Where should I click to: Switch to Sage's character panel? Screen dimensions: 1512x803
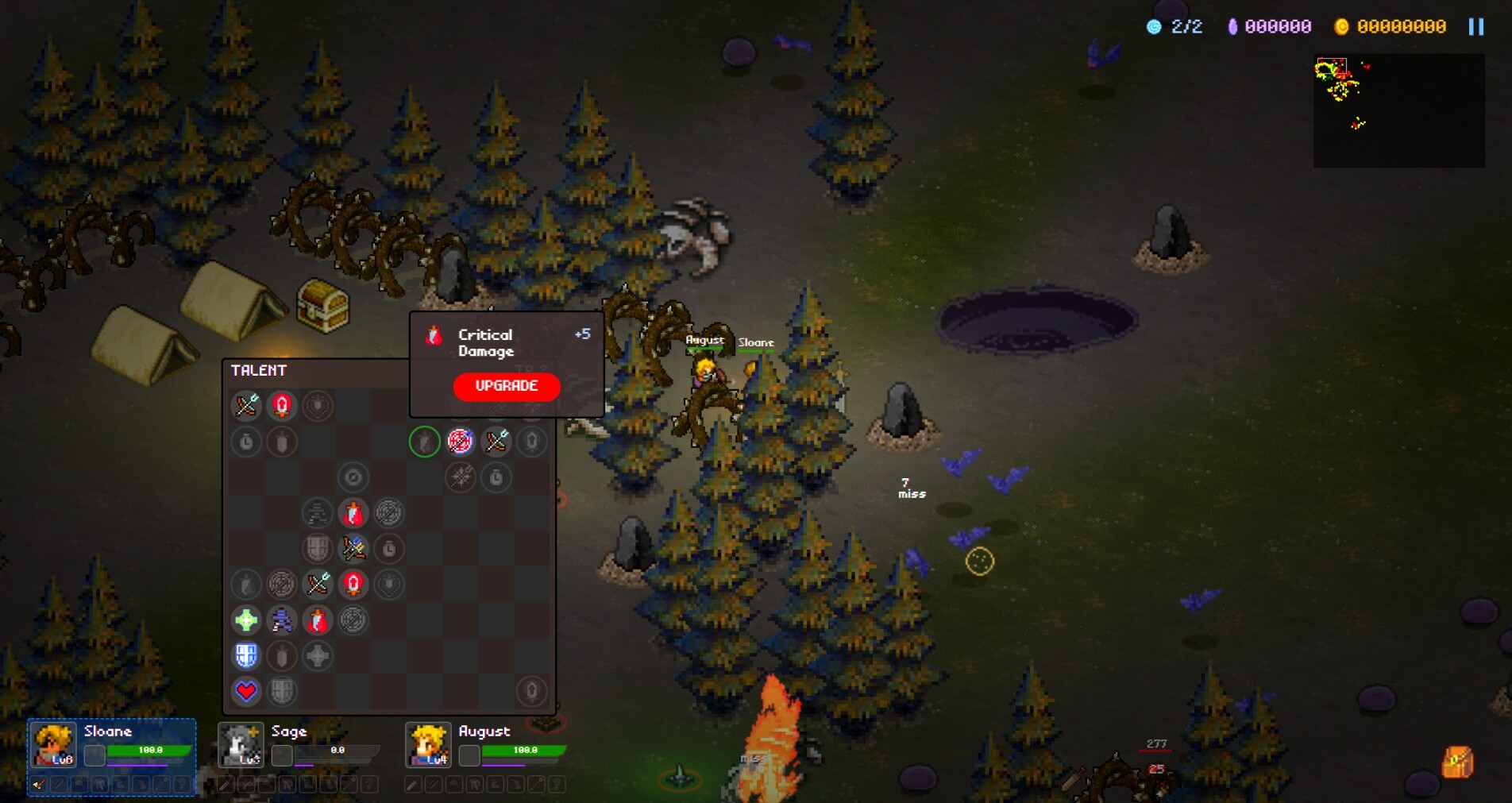[x=241, y=745]
